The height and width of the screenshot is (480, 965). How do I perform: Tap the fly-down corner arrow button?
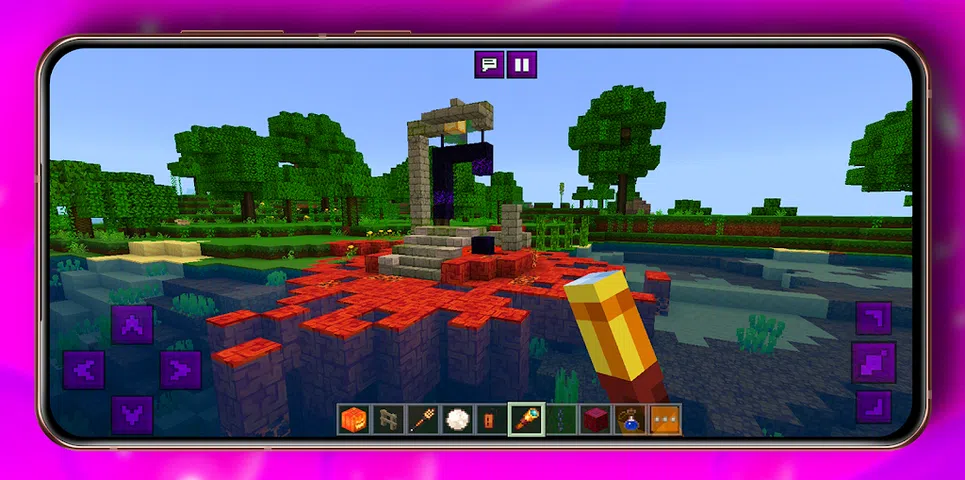click(x=873, y=406)
